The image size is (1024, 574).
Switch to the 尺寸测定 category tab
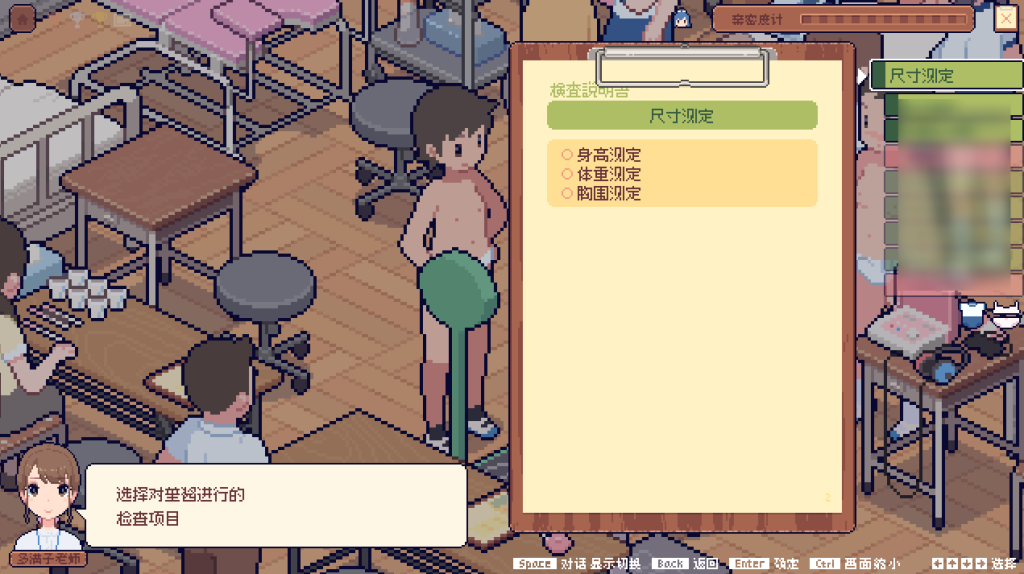(x=945, y=75)
